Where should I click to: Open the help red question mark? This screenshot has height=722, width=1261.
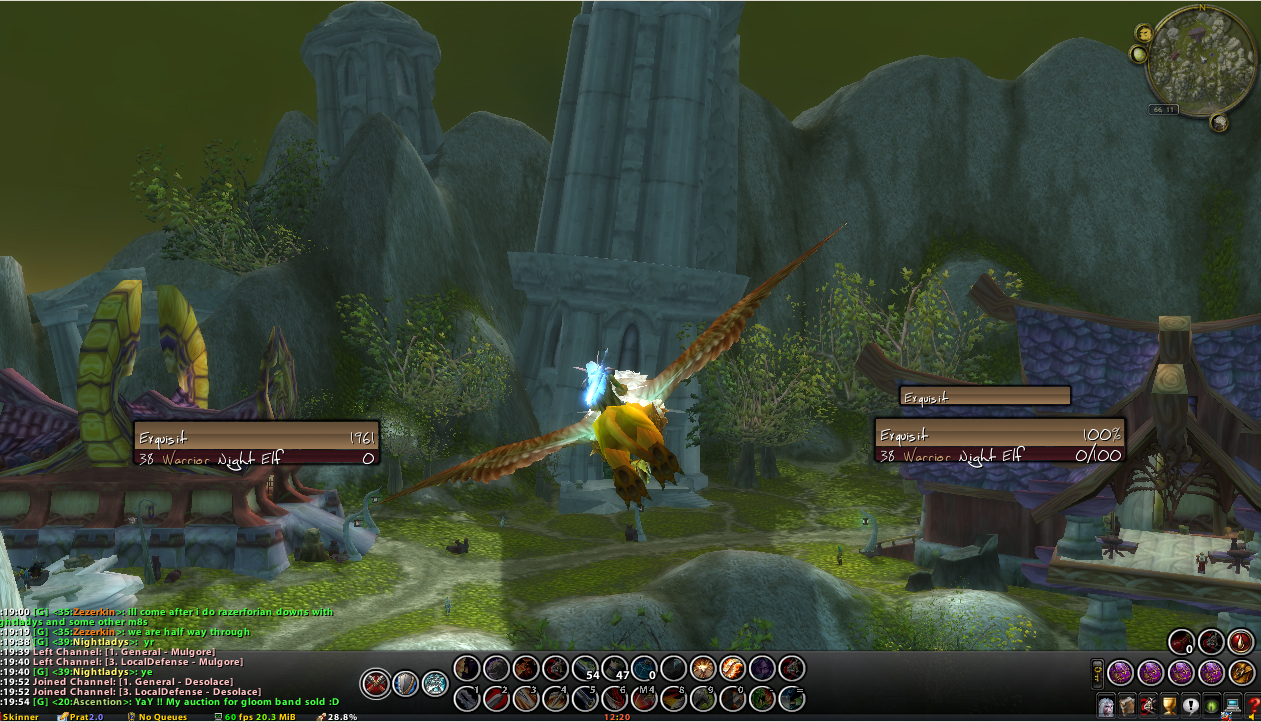1254,704
